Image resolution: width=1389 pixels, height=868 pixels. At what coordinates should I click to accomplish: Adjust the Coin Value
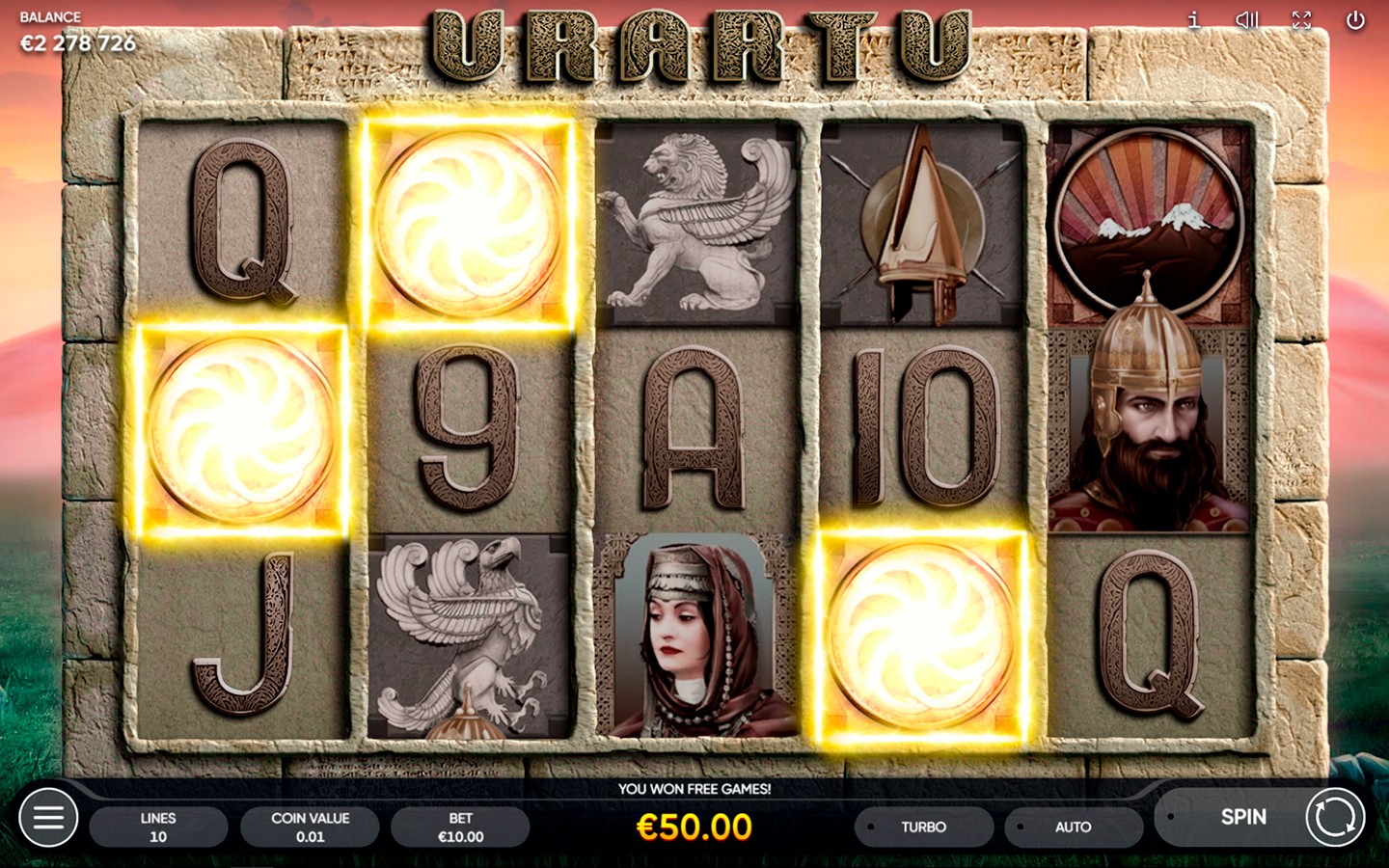310,827
